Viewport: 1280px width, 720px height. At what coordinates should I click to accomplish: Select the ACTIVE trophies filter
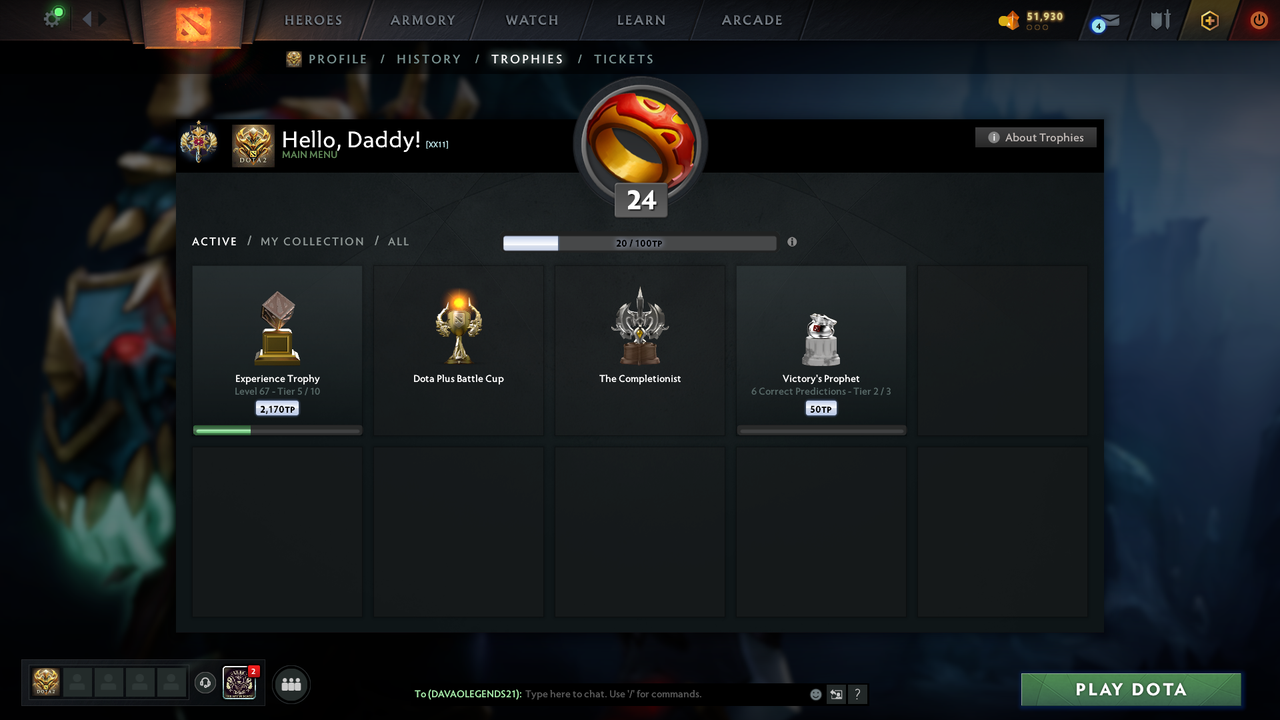tap(214, 241)
